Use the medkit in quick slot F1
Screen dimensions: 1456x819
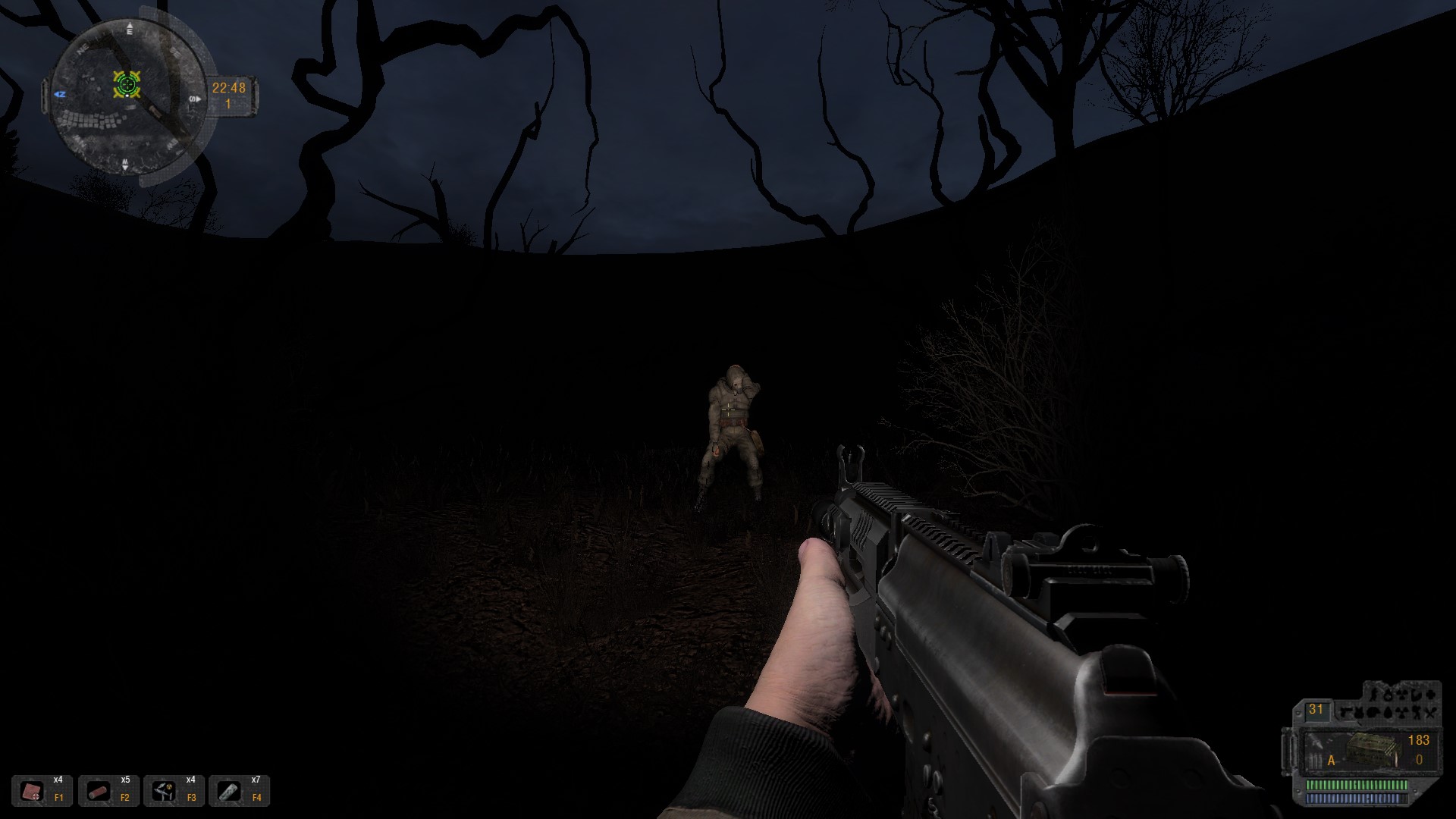click(x=33, y=791)
